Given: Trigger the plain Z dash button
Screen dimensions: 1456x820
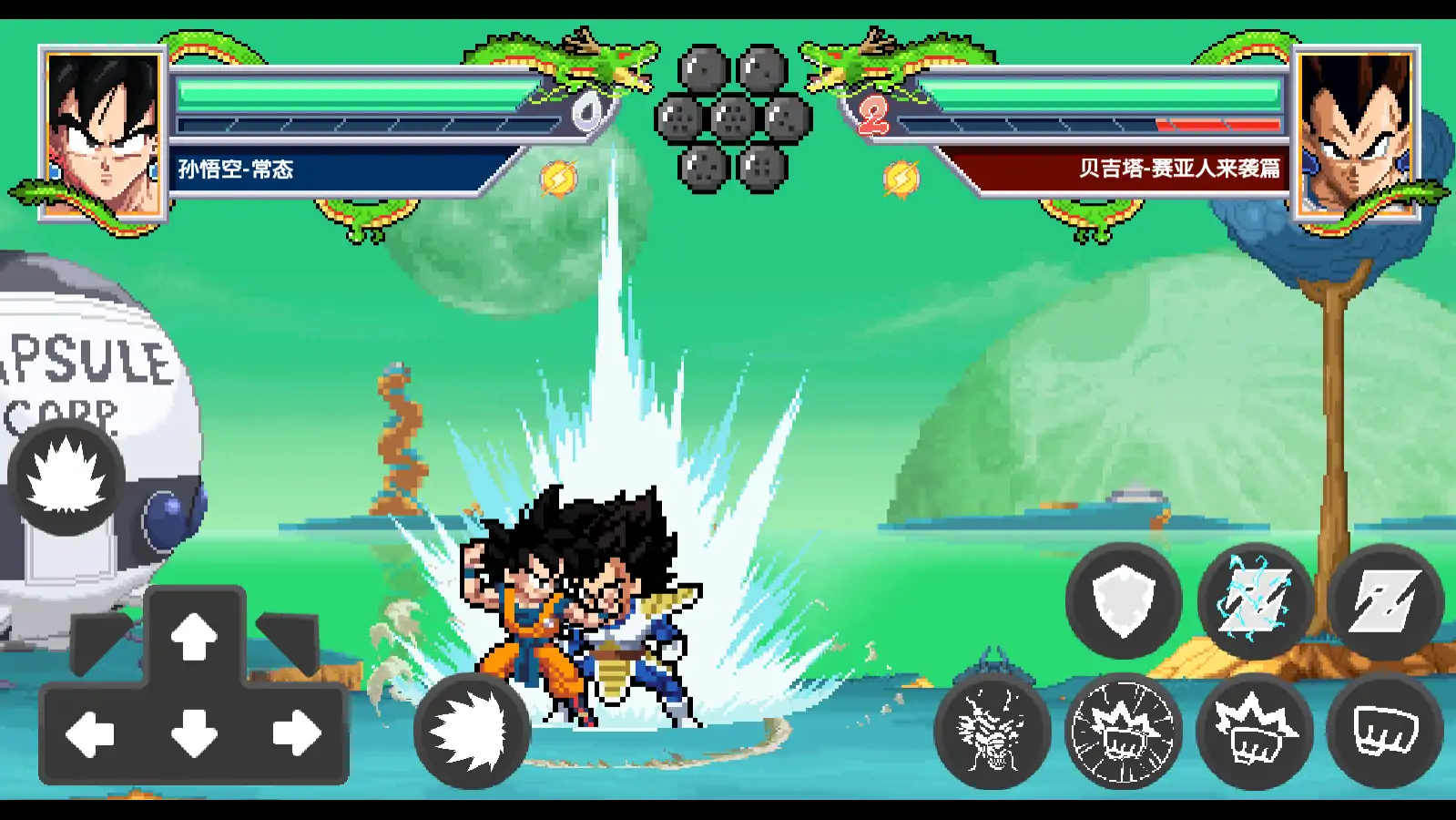Looking at the screenshot, I should coord(1385,600).
